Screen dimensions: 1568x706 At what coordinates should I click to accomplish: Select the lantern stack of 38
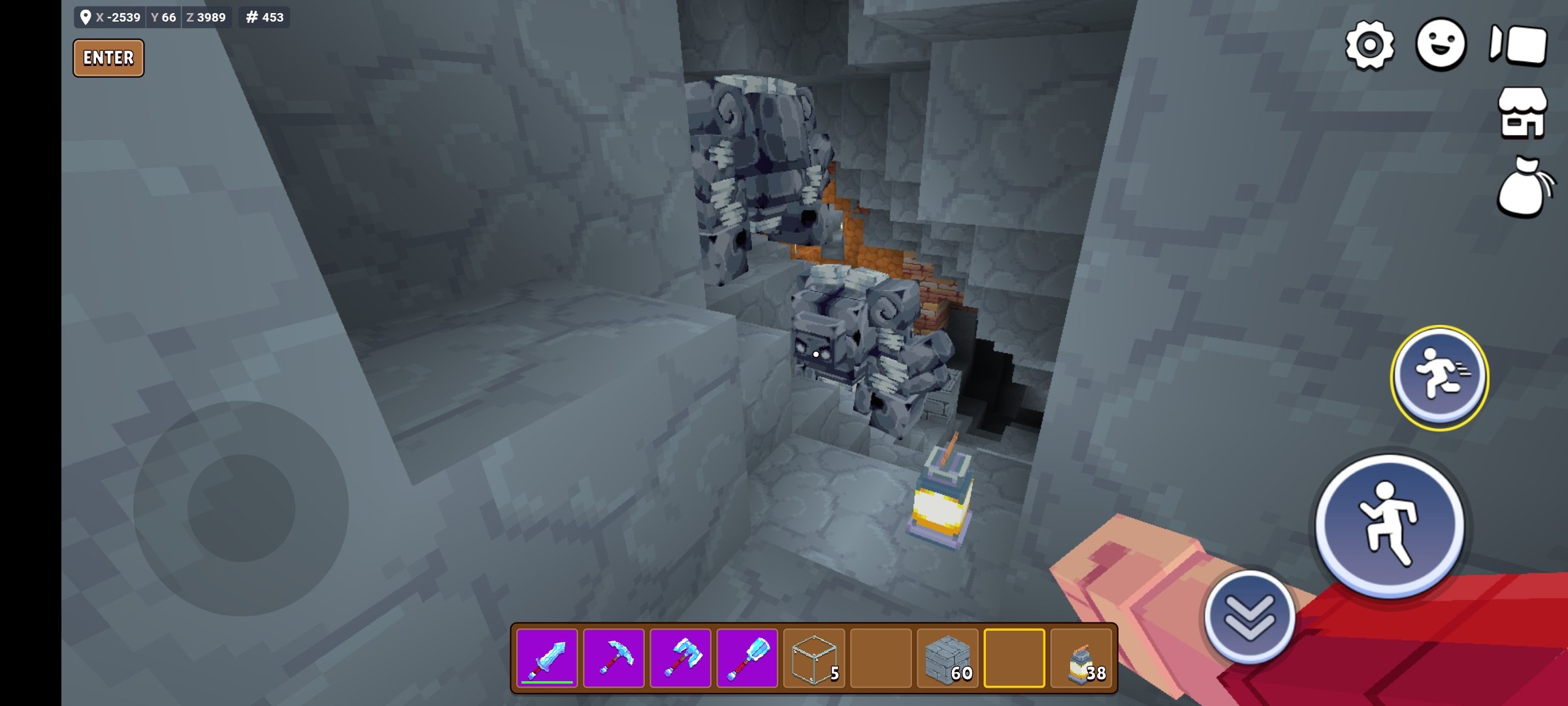[1082, 658]
